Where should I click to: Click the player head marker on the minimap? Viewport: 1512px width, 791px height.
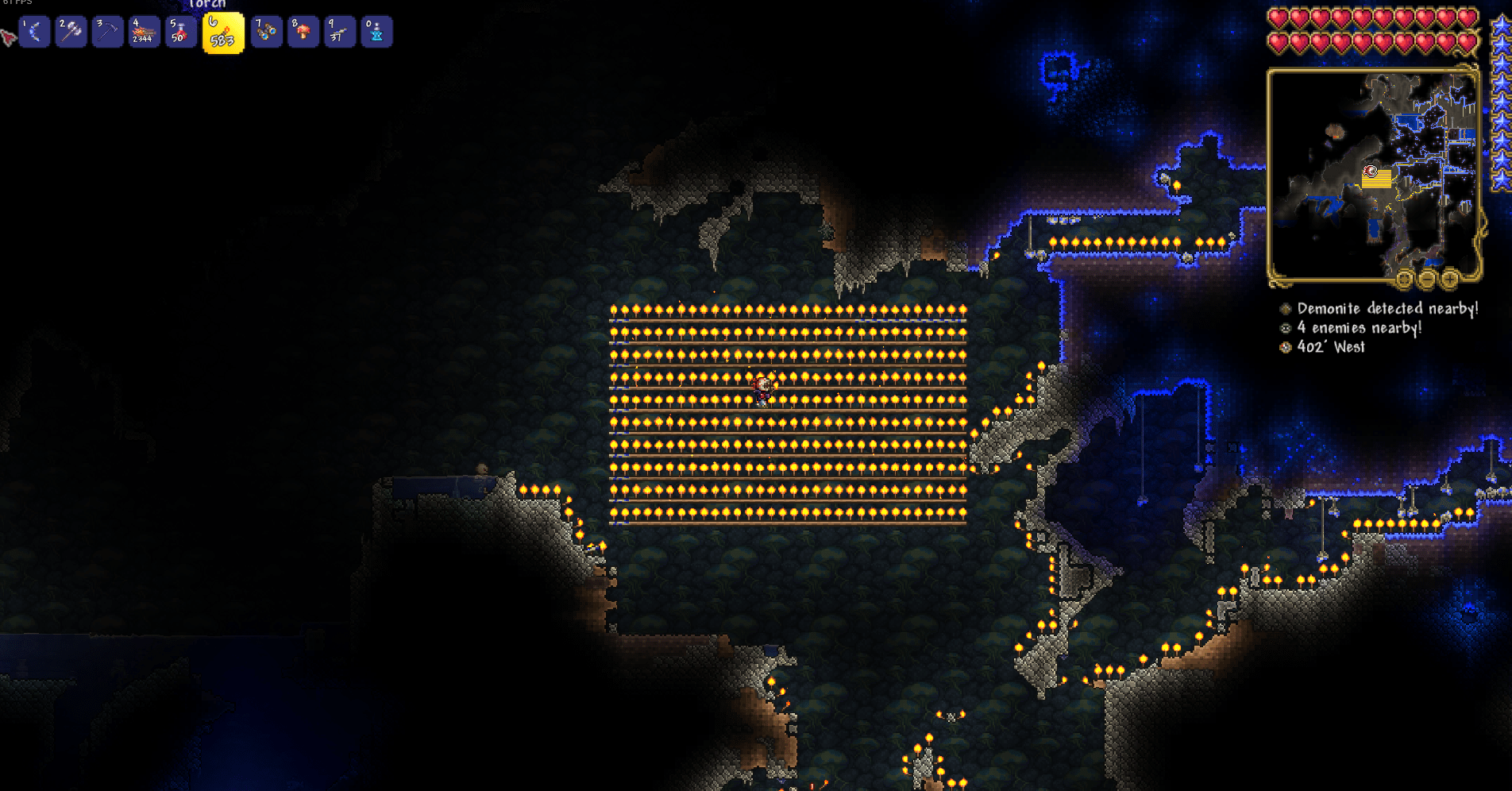(x=1371, y=172)
